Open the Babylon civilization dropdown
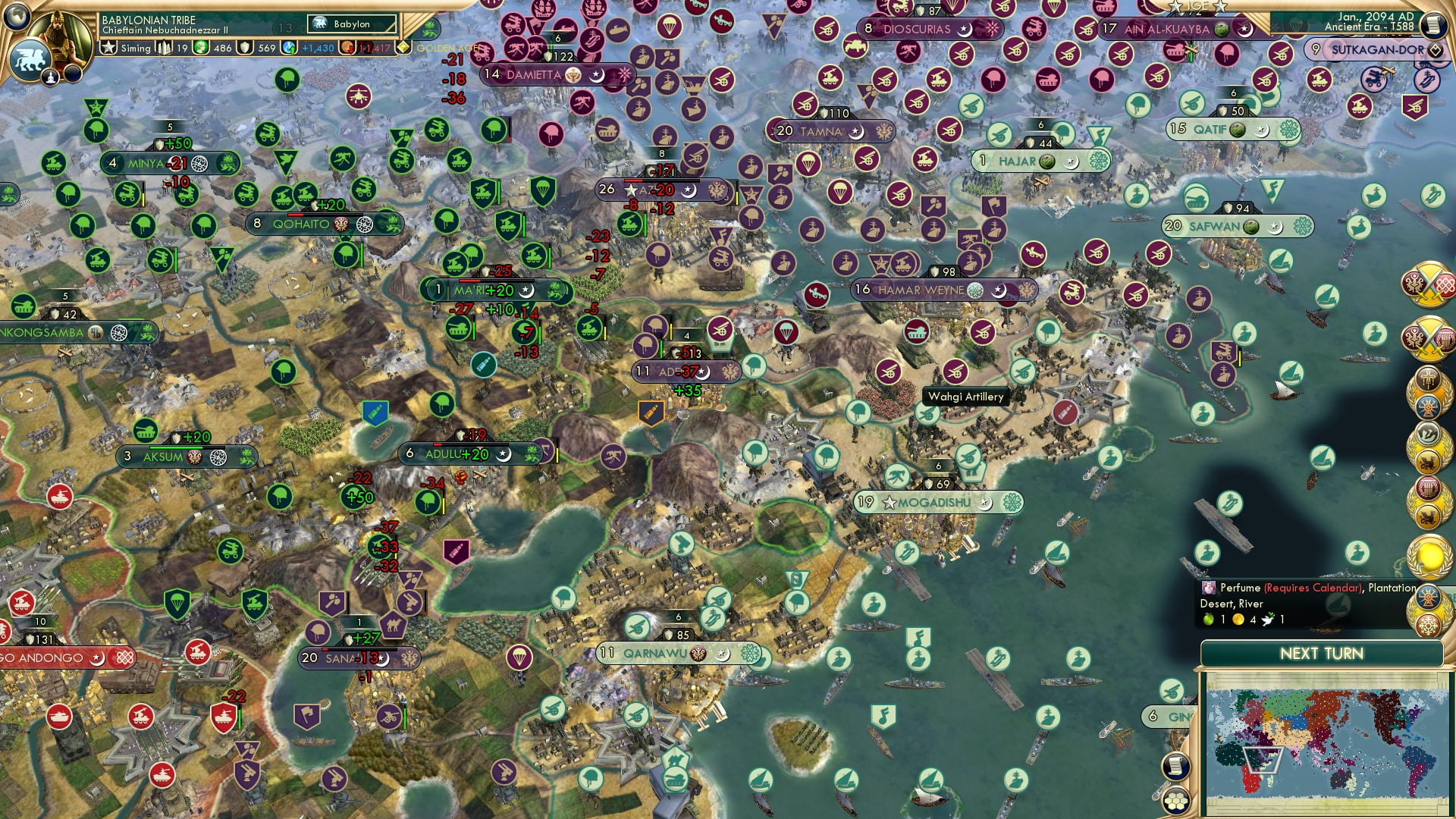 pyautogui.click(x=350, y=24)
